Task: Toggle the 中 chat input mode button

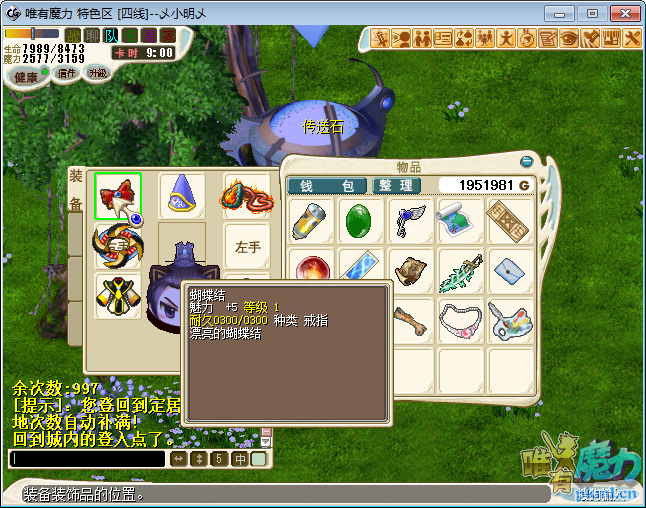Action: click(240, 459)
